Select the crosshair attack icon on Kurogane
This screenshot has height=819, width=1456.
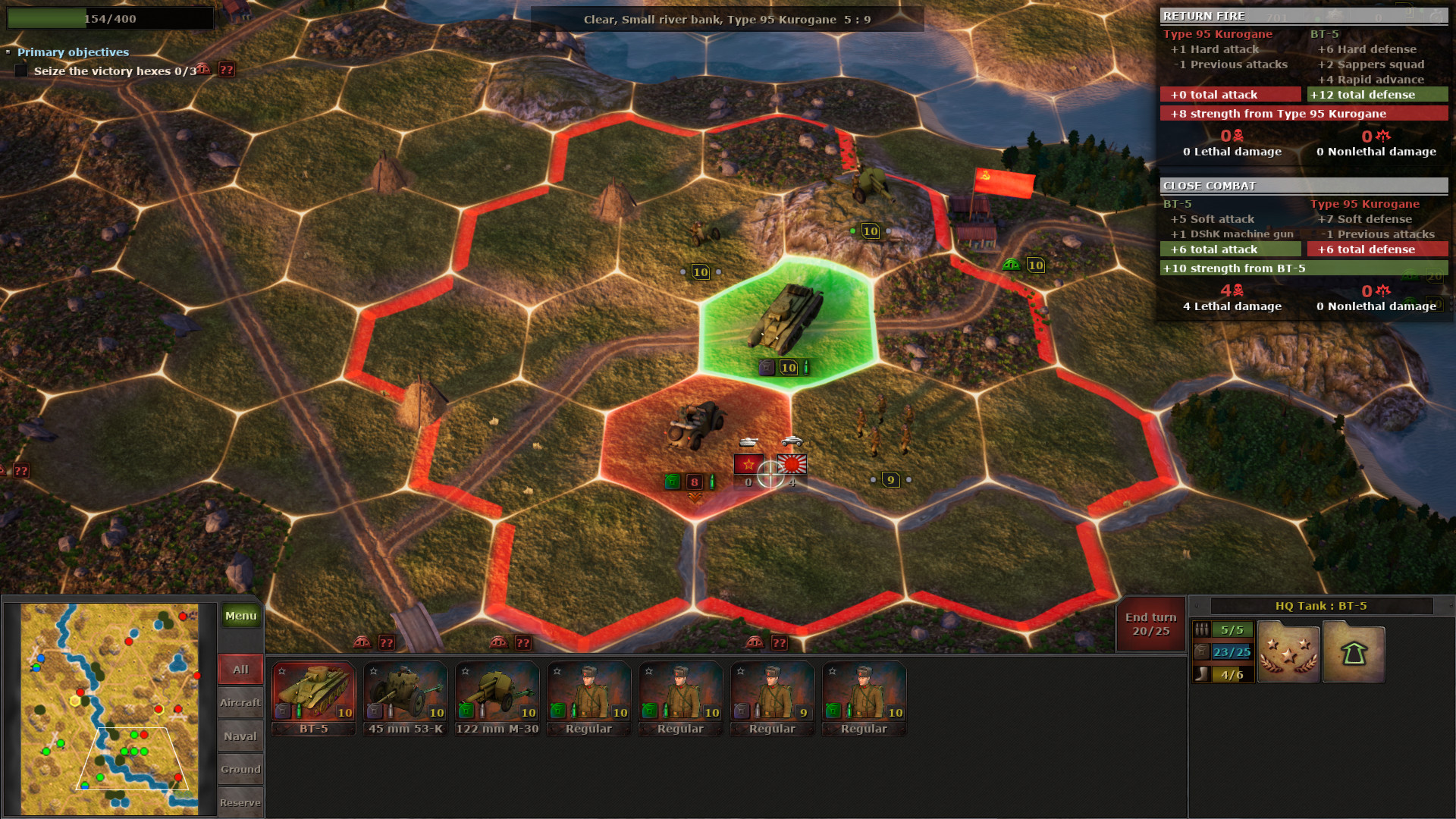770,475
